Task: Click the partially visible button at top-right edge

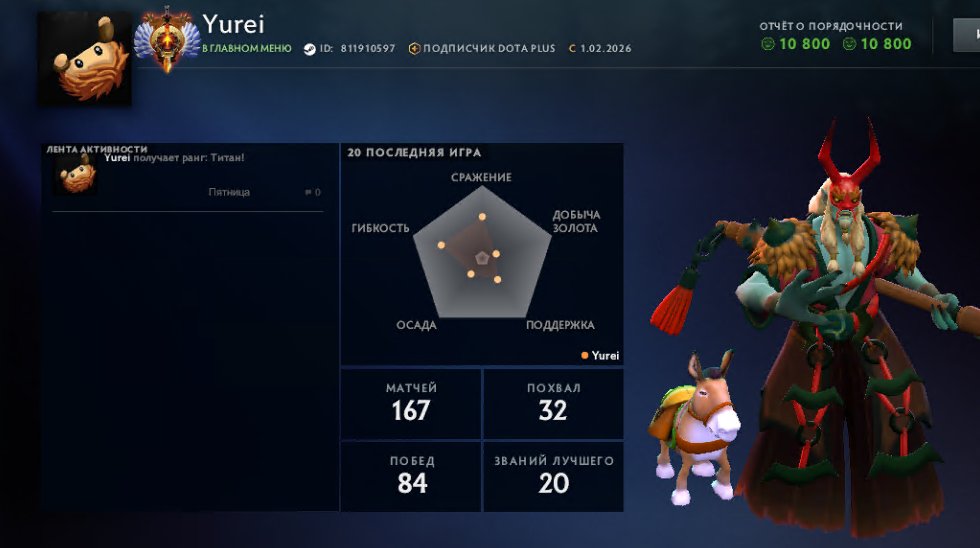Action: click(968, 36)
